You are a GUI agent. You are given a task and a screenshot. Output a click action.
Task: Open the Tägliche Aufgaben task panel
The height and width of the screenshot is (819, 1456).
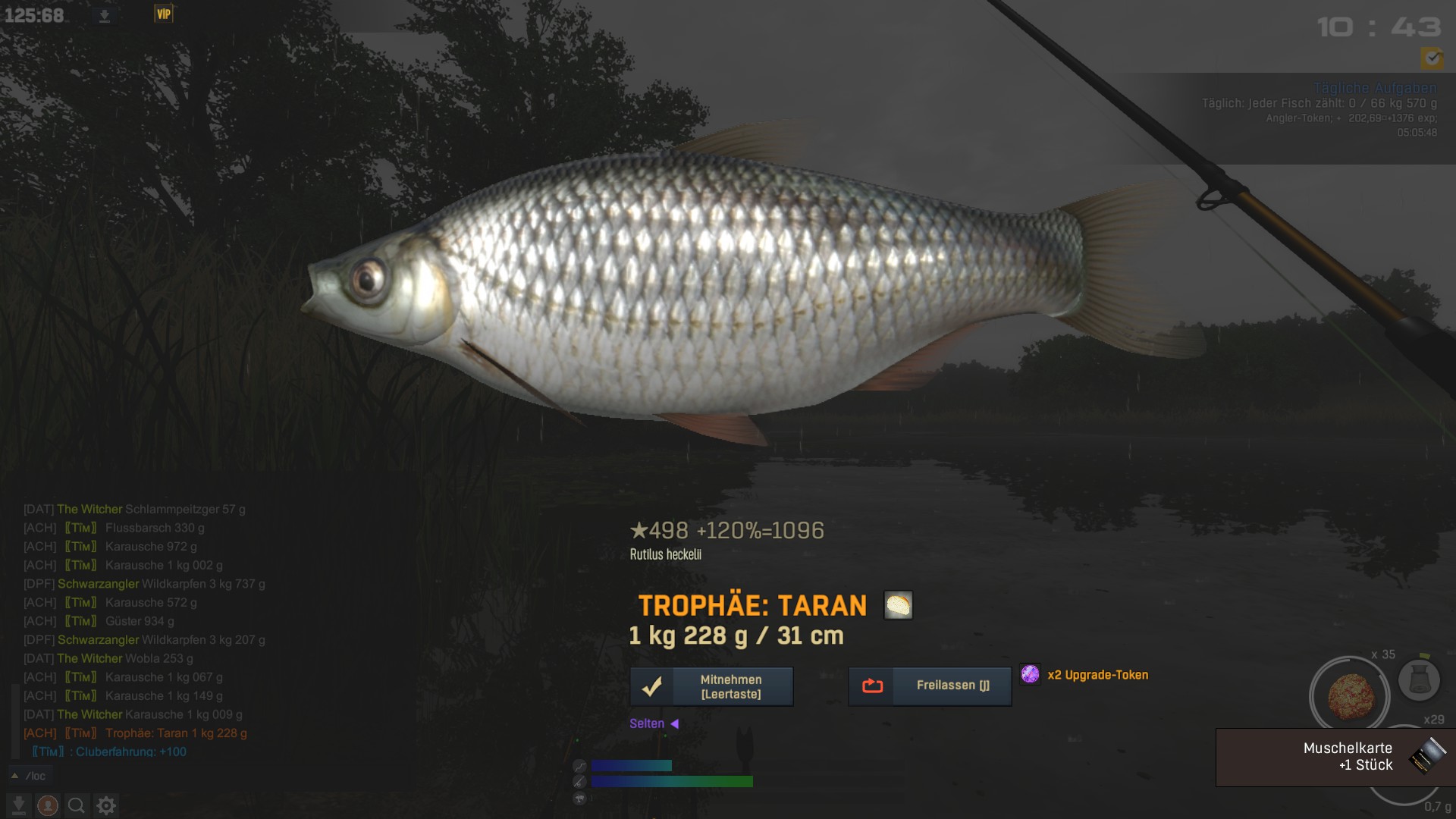coord(1374,88)
